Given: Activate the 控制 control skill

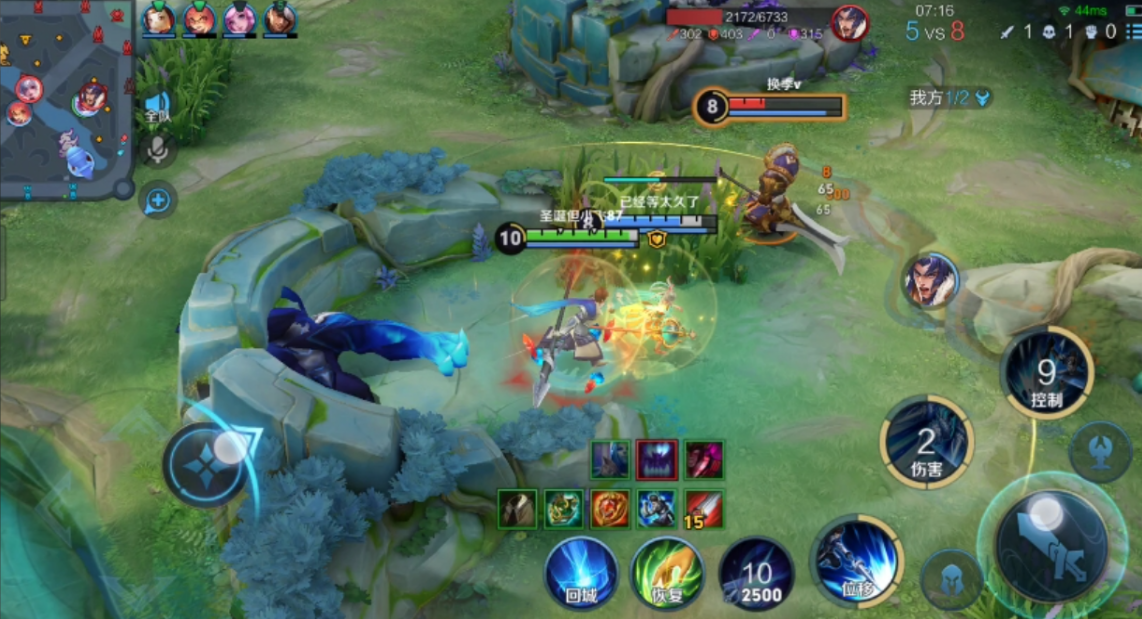Looking at the screenshot, I should tap(1046, 374).
